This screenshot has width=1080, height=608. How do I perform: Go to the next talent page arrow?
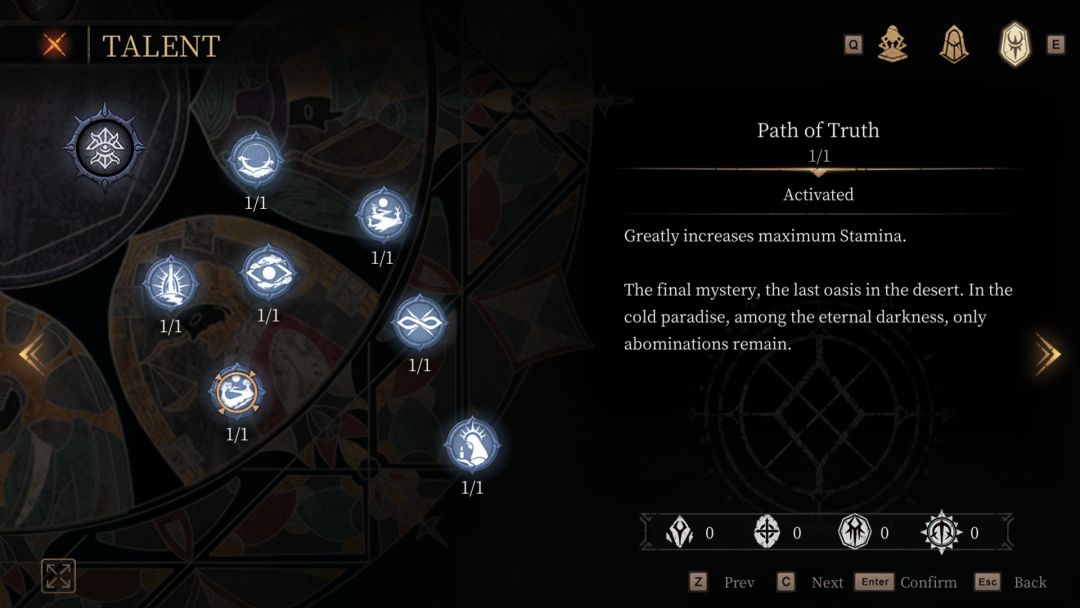[1047, 354]
